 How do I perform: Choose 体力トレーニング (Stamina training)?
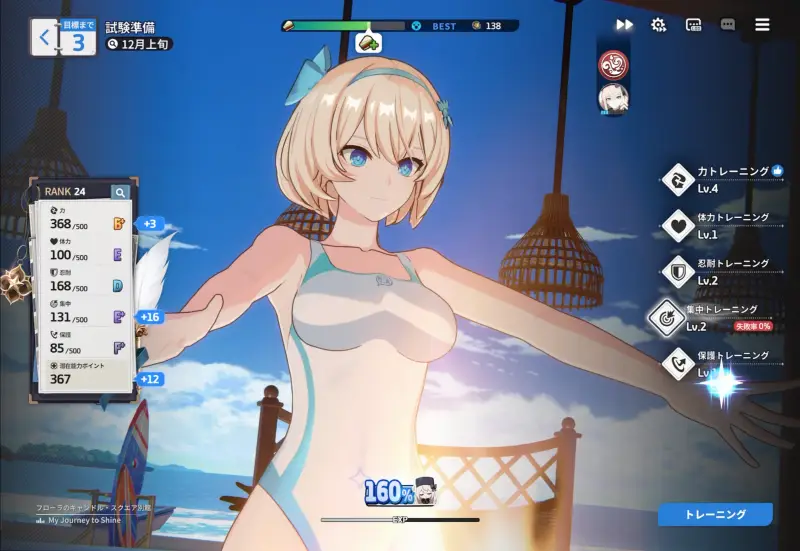(x=718, y=224)
